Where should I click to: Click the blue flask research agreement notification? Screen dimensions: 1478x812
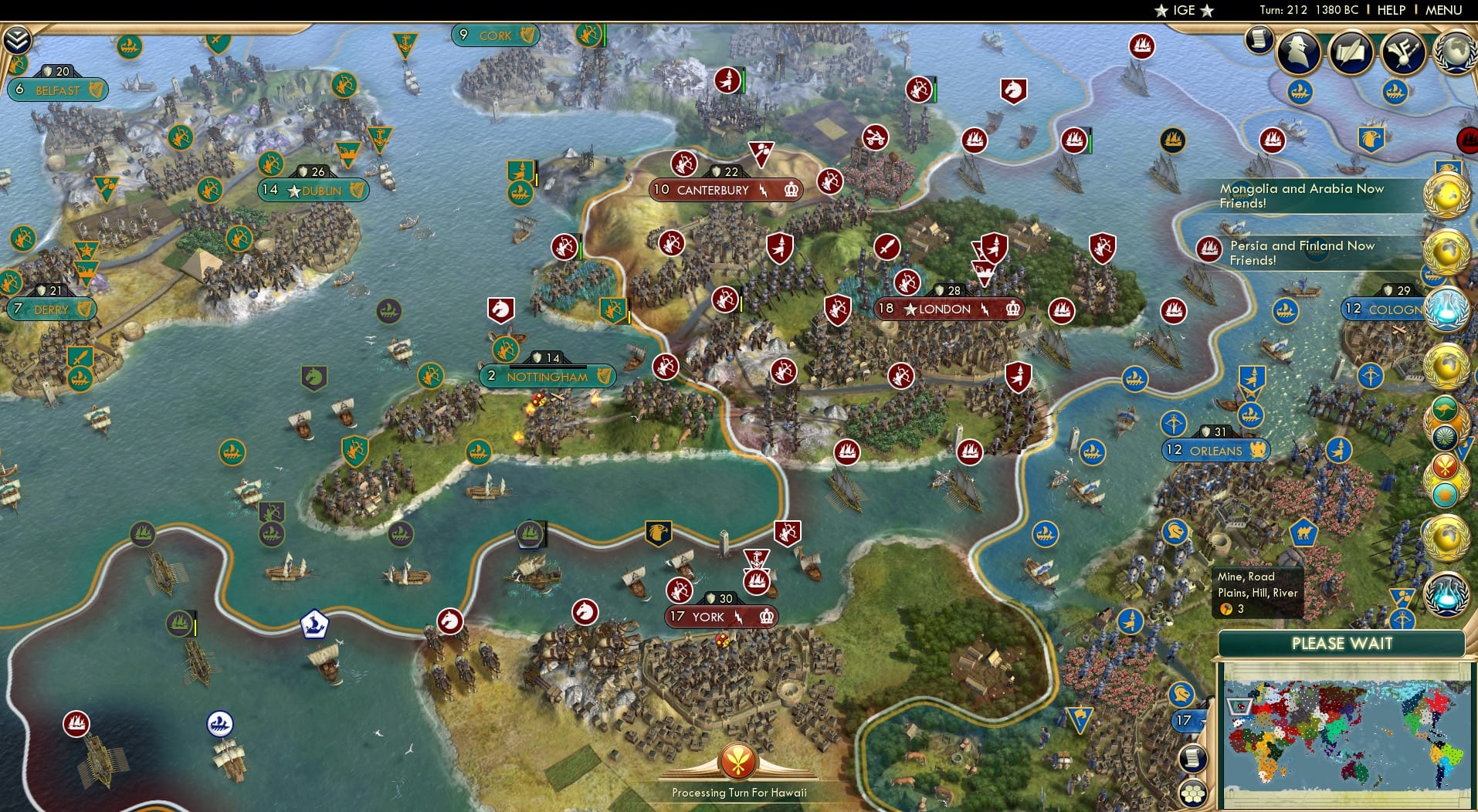tap(1449, 307)
